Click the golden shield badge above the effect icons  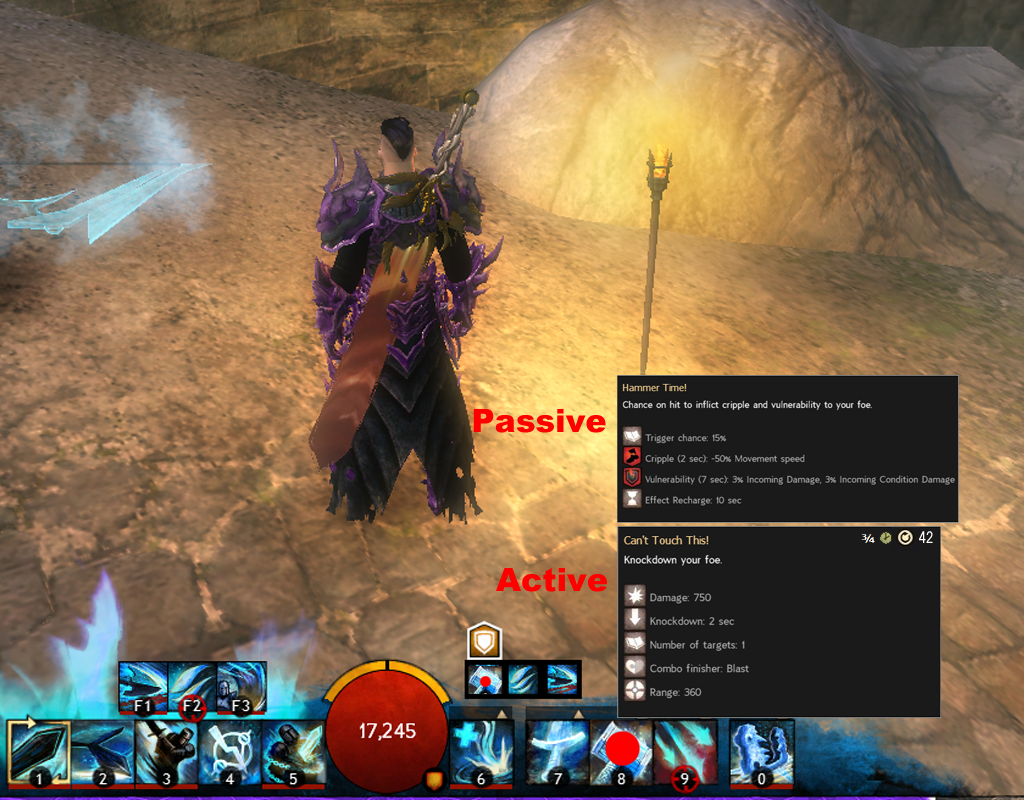[x=484, y=641]
